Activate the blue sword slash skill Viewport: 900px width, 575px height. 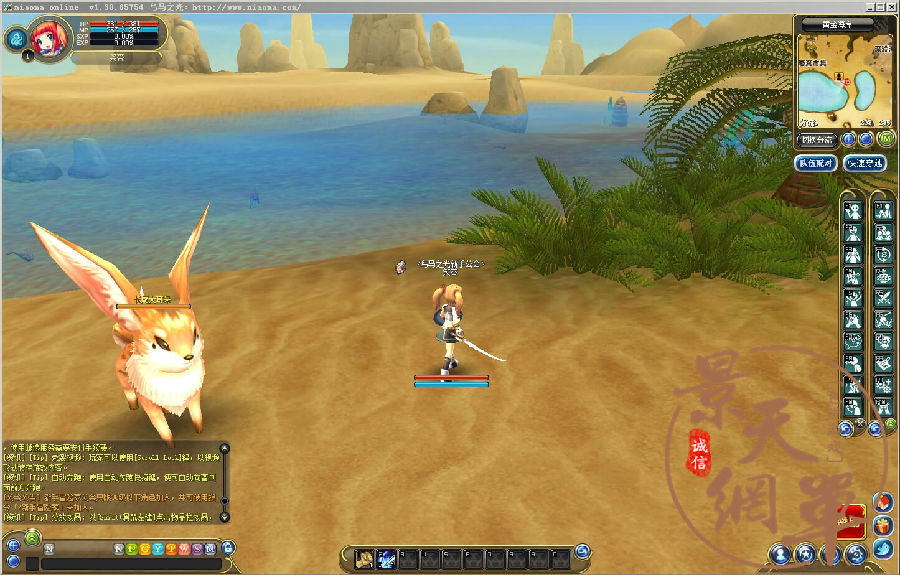pos(385,558)
